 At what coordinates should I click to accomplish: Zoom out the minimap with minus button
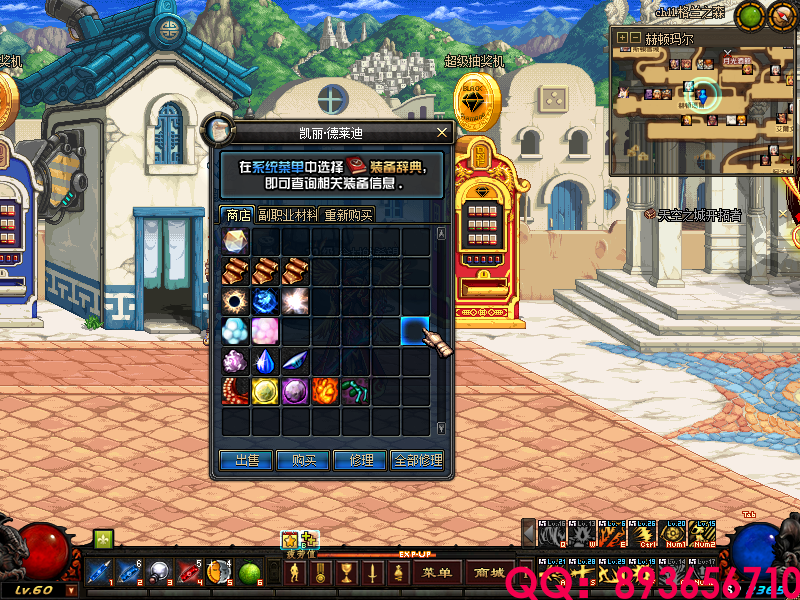pos(635,38)
